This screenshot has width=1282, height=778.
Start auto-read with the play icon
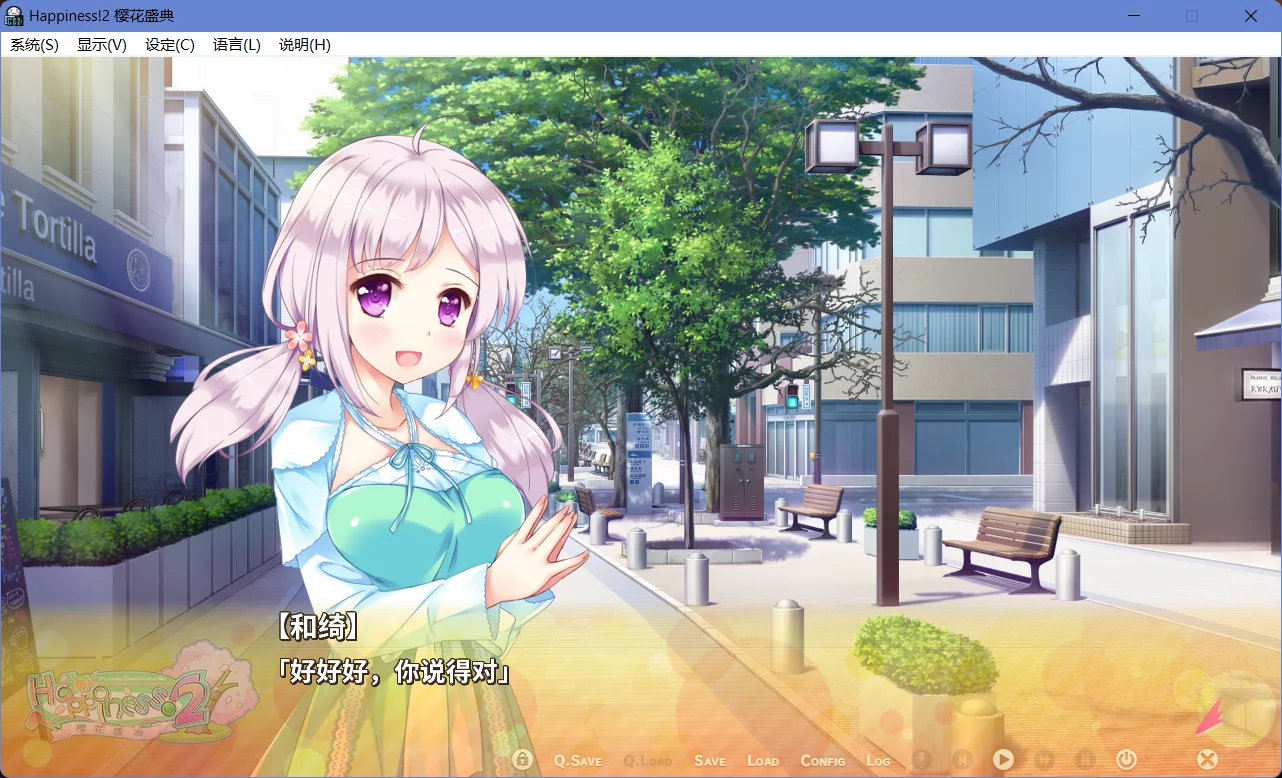(x=1004, y=759)
